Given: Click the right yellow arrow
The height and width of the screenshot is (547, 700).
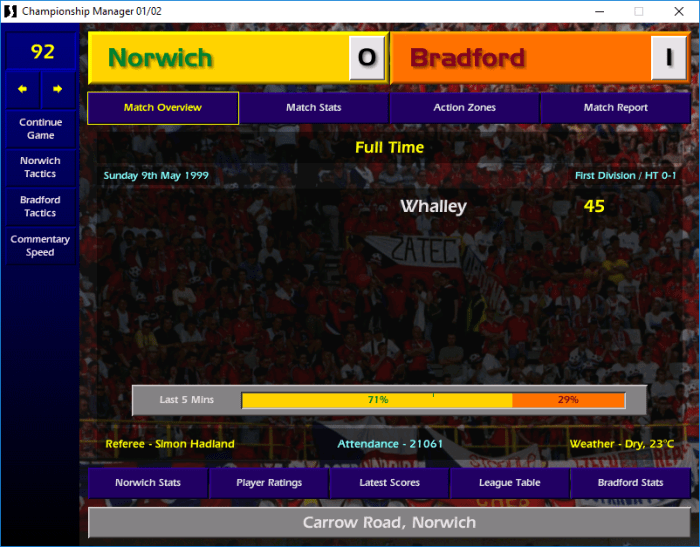Looking at the screenshot, I should coord(58,89).
